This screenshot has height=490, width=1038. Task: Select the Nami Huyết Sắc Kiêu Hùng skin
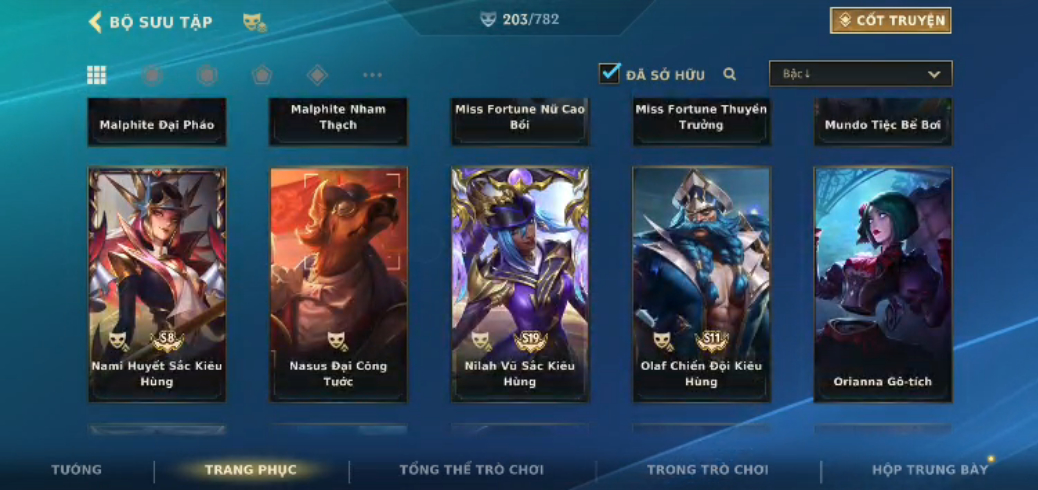click(x=157, y=284)
